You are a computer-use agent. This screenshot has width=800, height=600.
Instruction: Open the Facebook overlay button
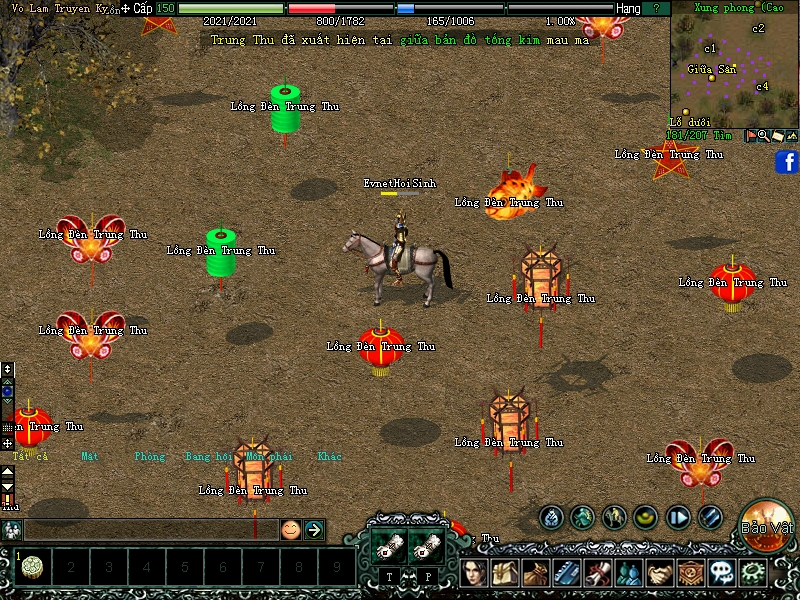click(786, 162)
